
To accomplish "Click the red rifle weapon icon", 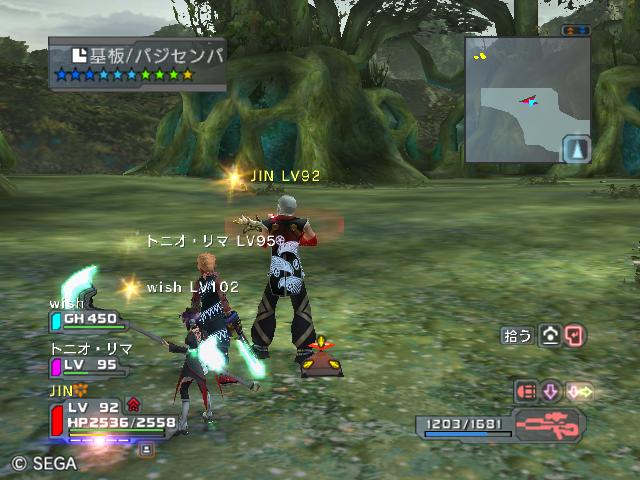I will (x=549, y=424).
